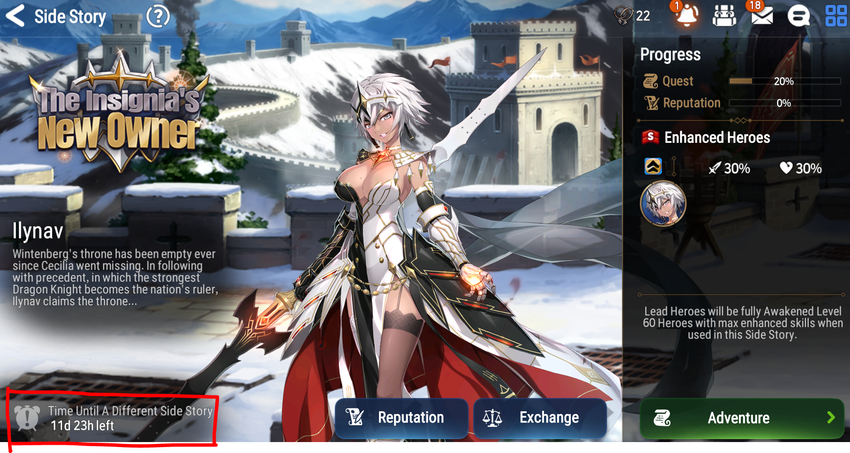Open the chat speech bubble
The image size is (850, 453).
click(799, 16)
